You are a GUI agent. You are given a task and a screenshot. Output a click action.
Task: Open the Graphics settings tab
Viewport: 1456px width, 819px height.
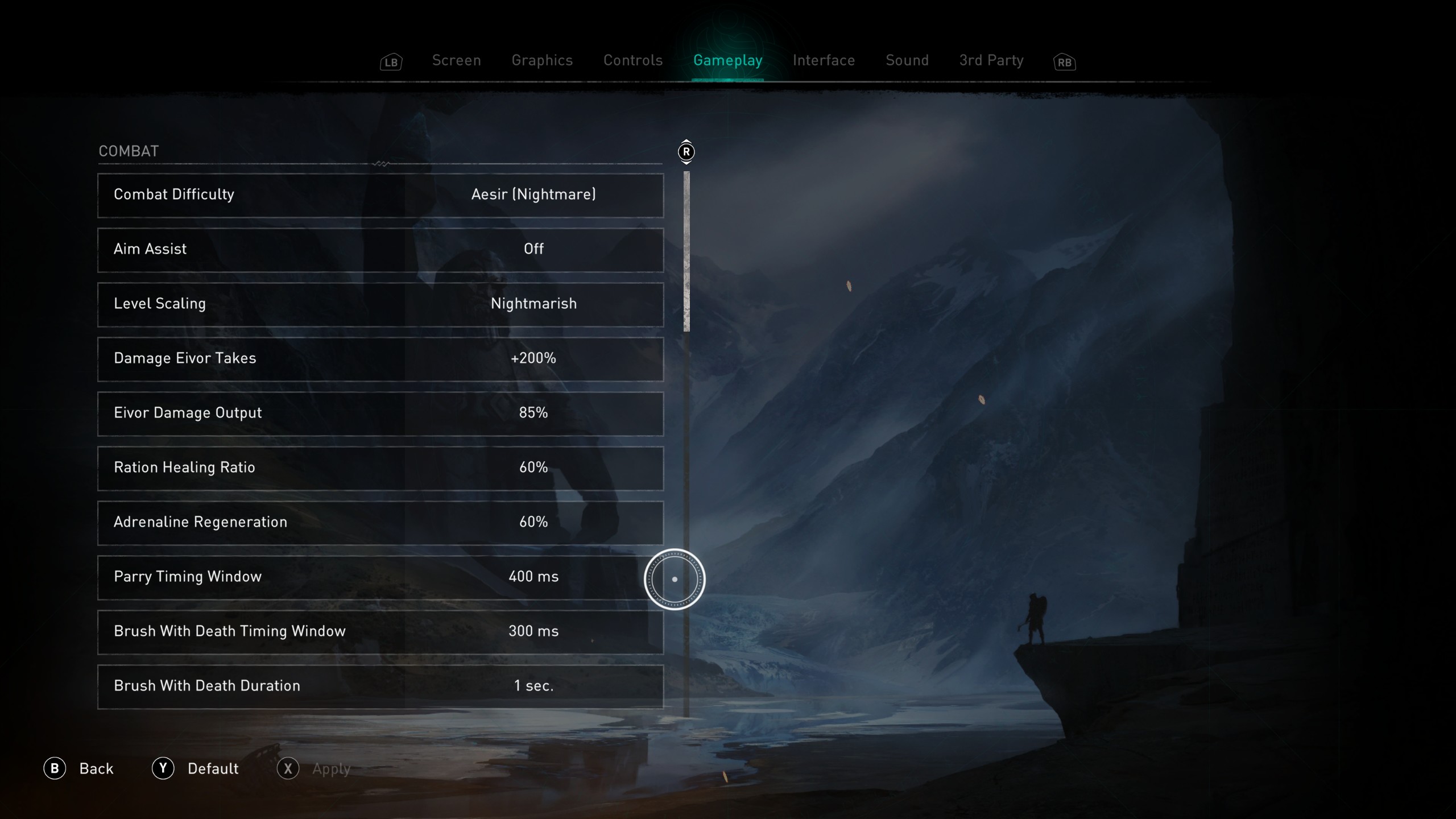(x=542, y=60)
